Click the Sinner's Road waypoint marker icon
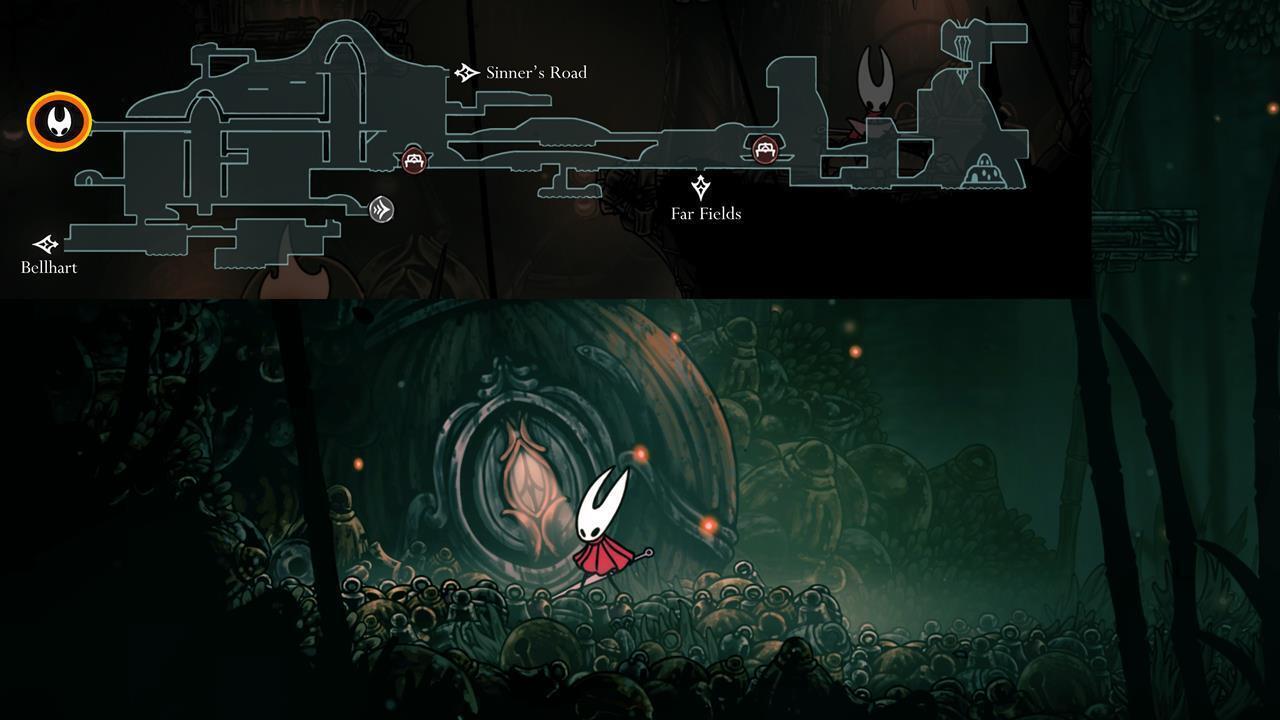This screenshot has width=1280, height=720. pos(464,71)
